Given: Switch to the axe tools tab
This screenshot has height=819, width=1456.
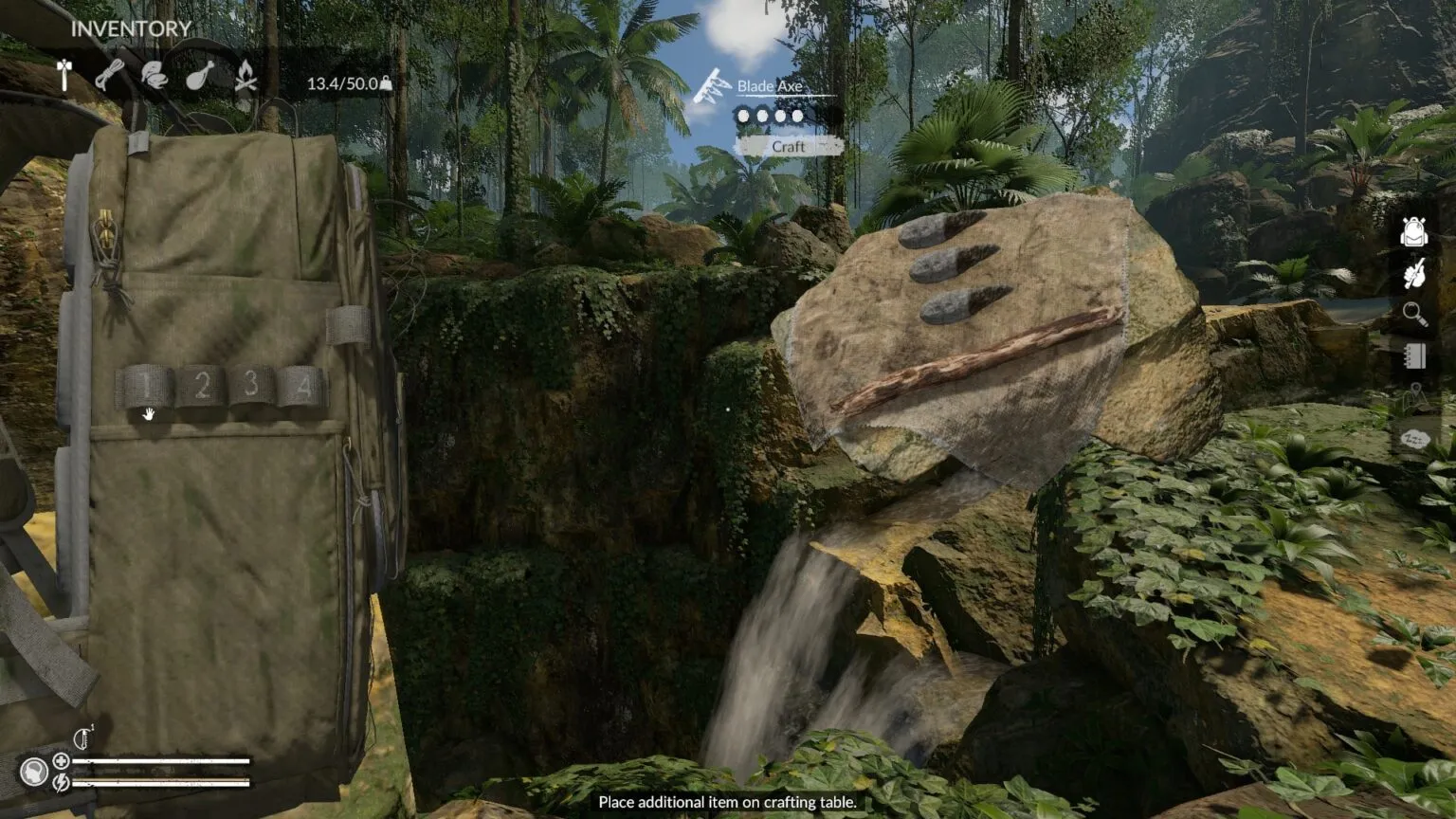Looking at the screenshot, I should pyautogui.click(x=64, y=76).
